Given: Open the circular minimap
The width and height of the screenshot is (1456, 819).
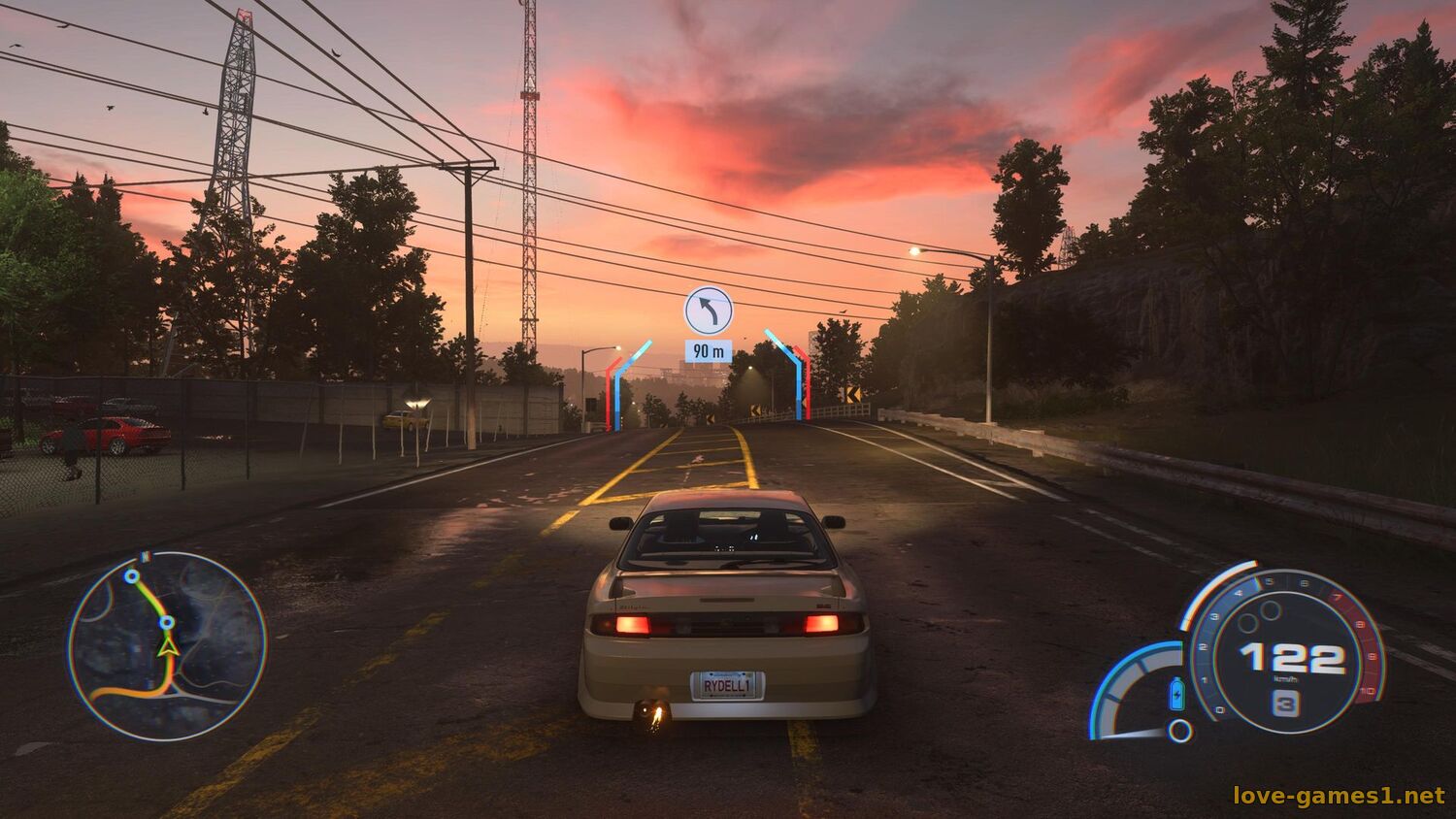Looking at the screenshot, I should (x=167, y=647).
